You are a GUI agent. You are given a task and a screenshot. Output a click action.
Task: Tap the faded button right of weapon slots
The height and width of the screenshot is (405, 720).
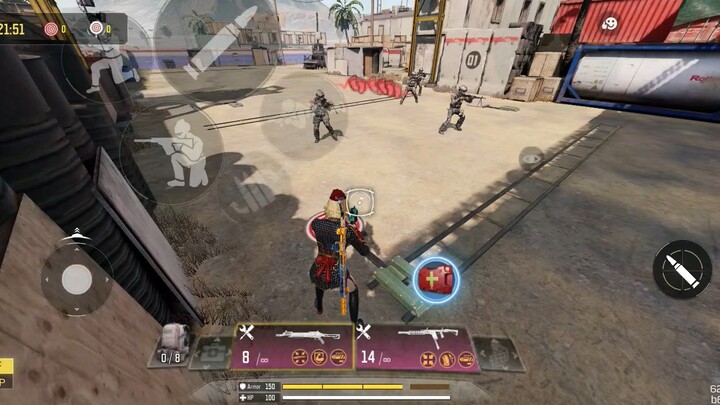click(x=496, y=353)
